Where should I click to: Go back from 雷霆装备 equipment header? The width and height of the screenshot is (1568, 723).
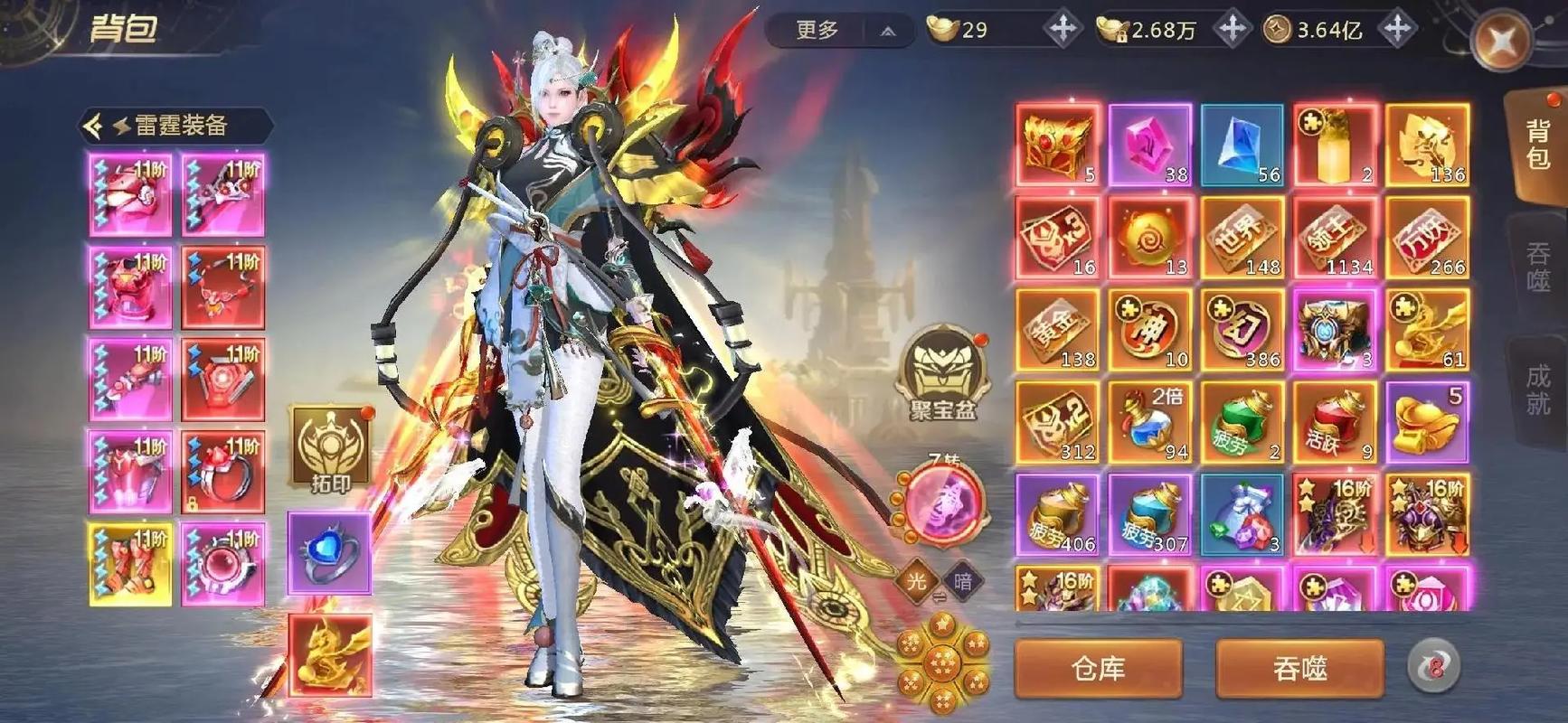[x=93, y=126]
